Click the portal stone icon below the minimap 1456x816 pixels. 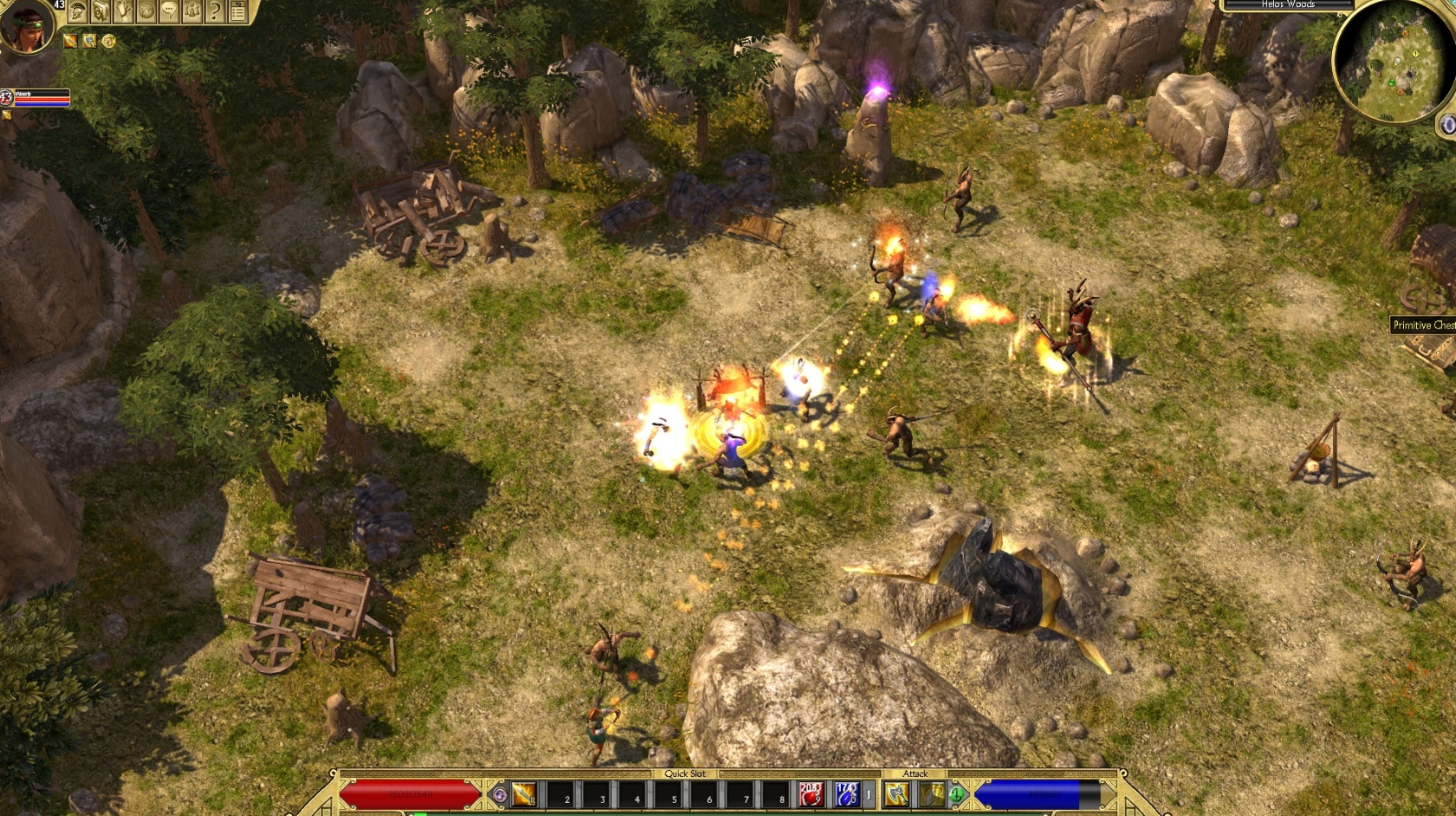tap(1446, 125)
